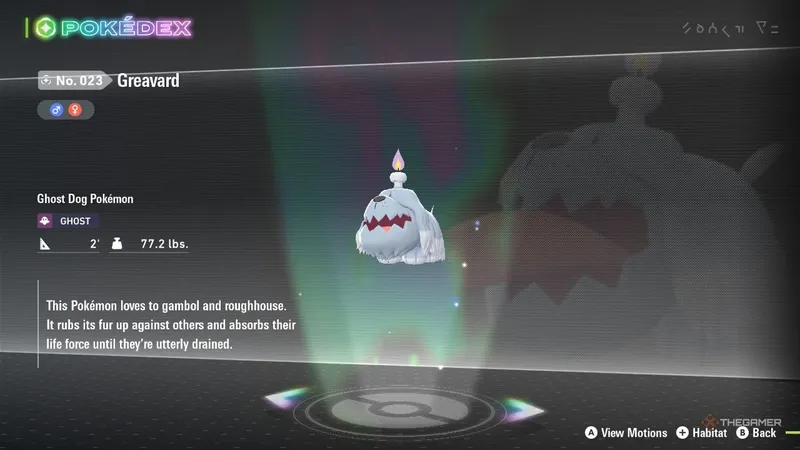
Task: Show Greavard's Habitat
Action: [x=703, y=432]
